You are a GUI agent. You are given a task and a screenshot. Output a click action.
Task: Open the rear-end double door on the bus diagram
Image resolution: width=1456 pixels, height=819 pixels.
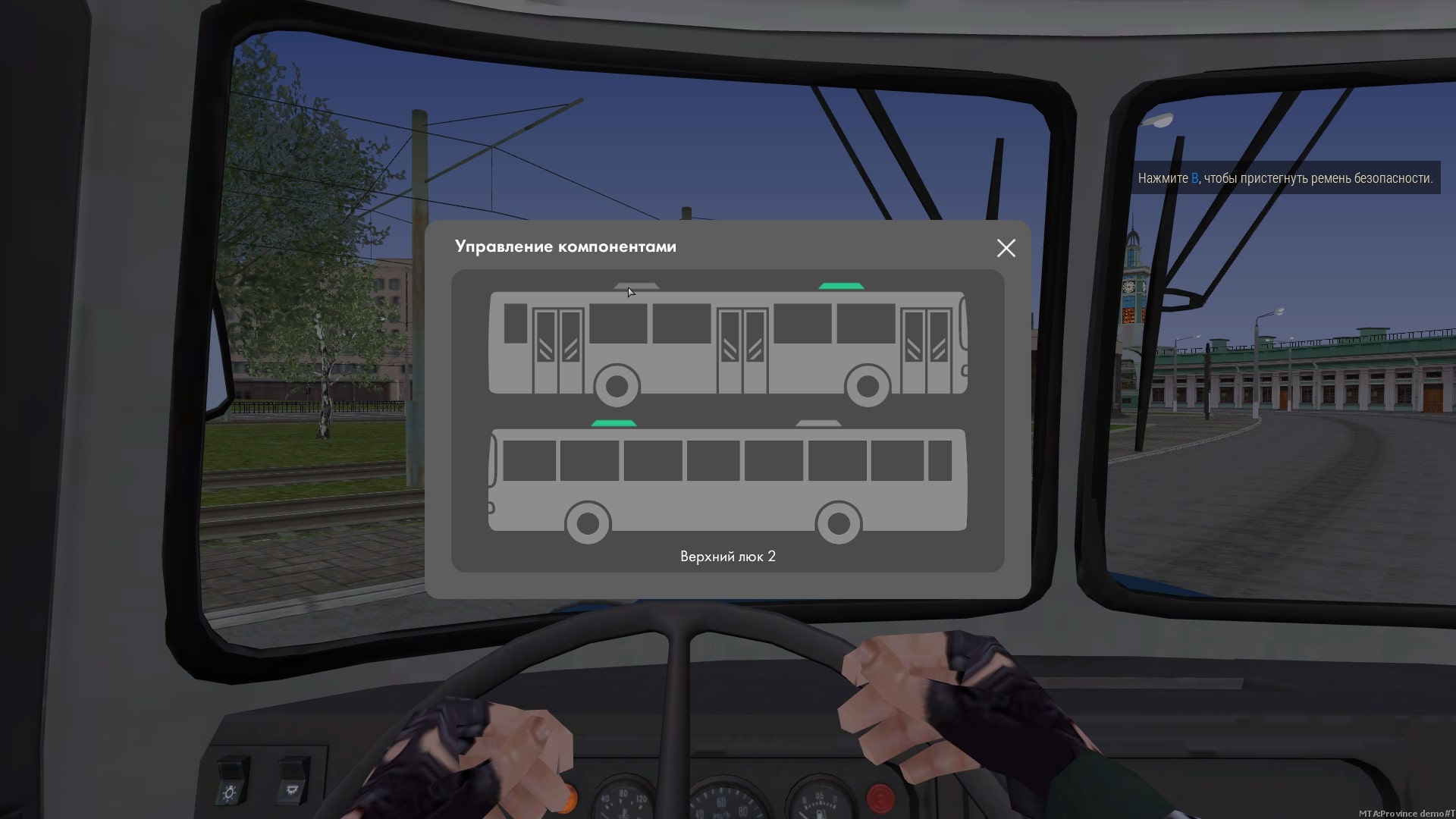coord(557,350)
